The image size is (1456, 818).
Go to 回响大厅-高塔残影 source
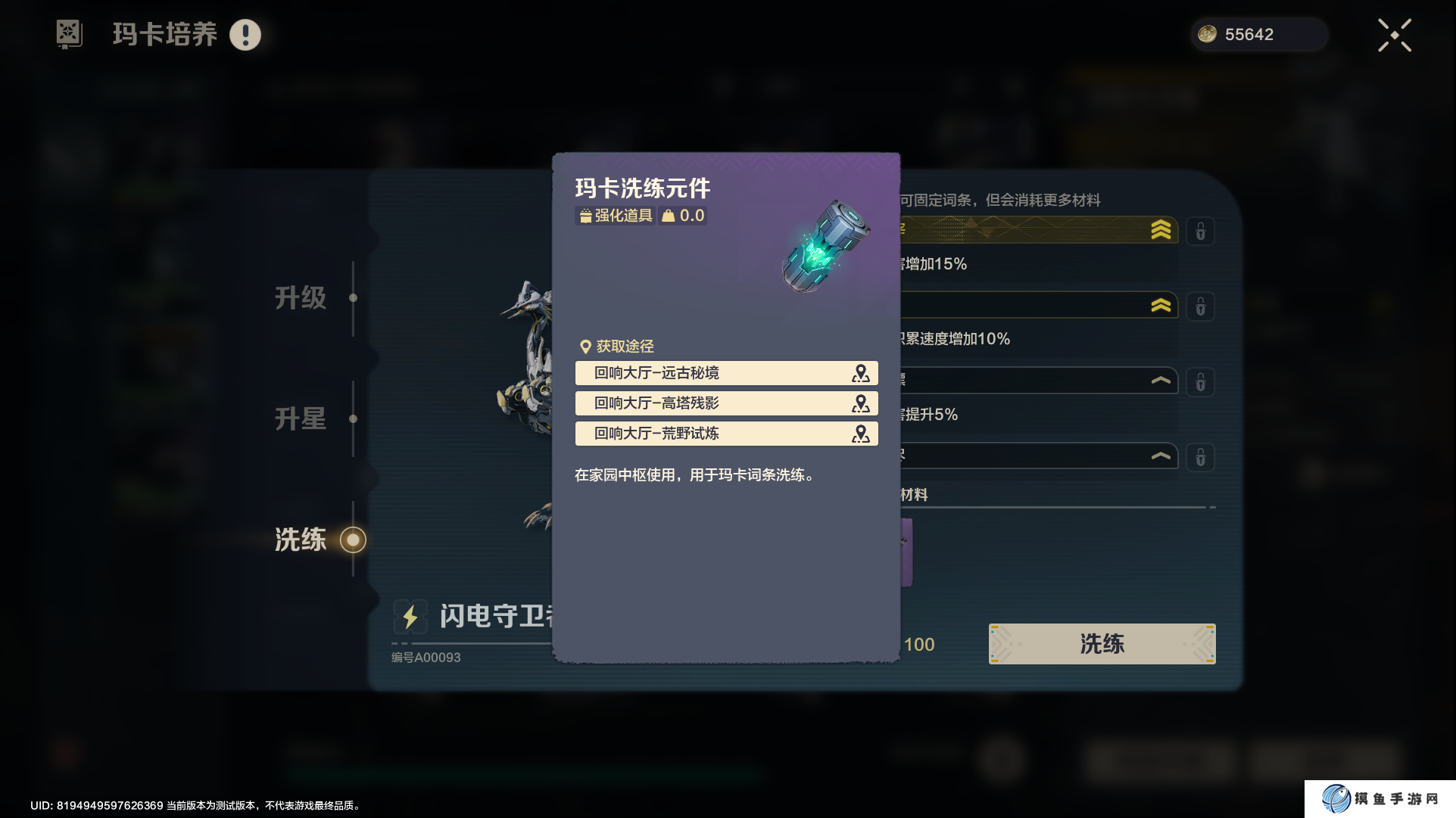tap(725, 403)
